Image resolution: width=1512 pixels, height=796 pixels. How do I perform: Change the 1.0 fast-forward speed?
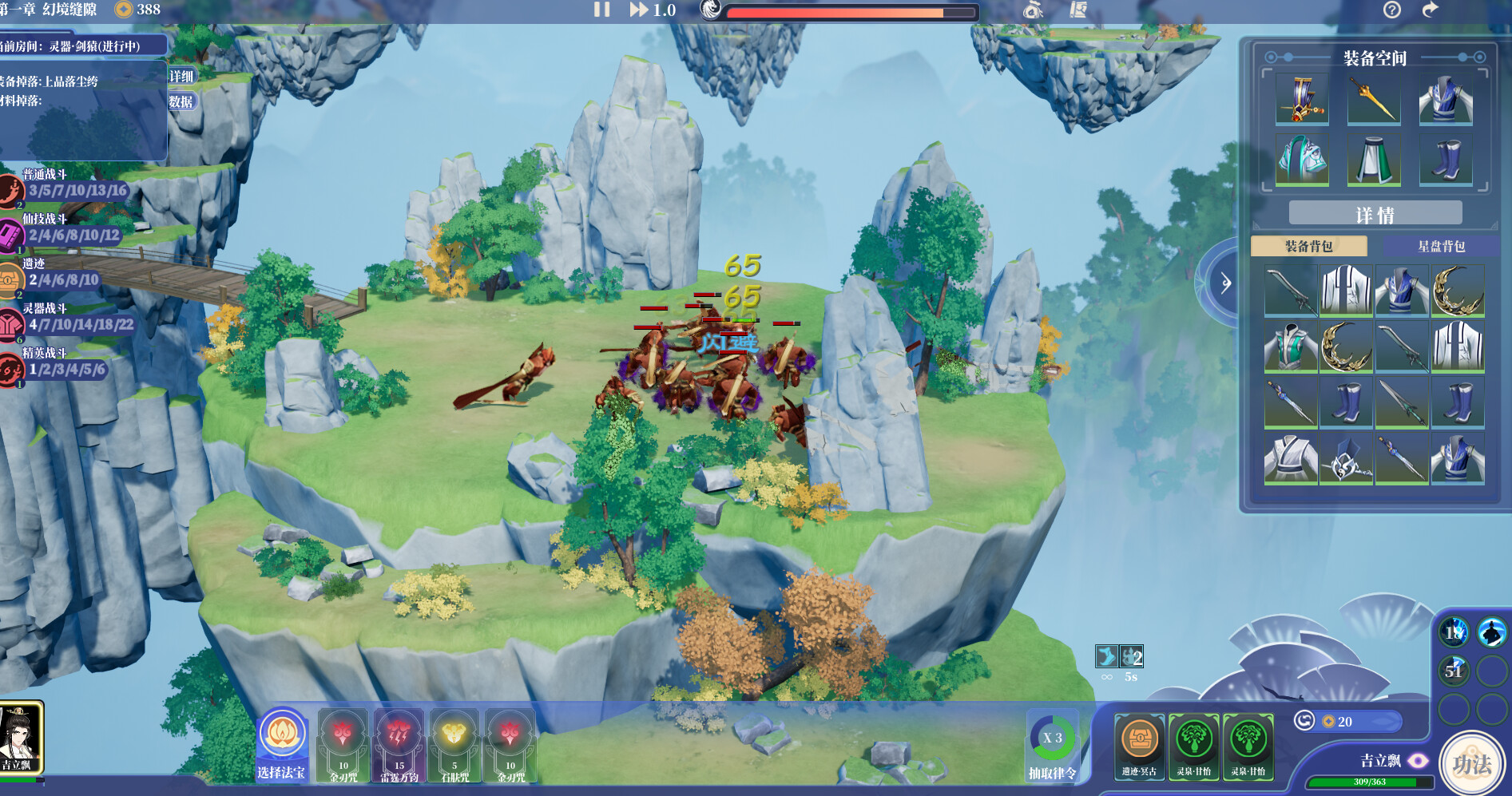(x=652, y=10)
